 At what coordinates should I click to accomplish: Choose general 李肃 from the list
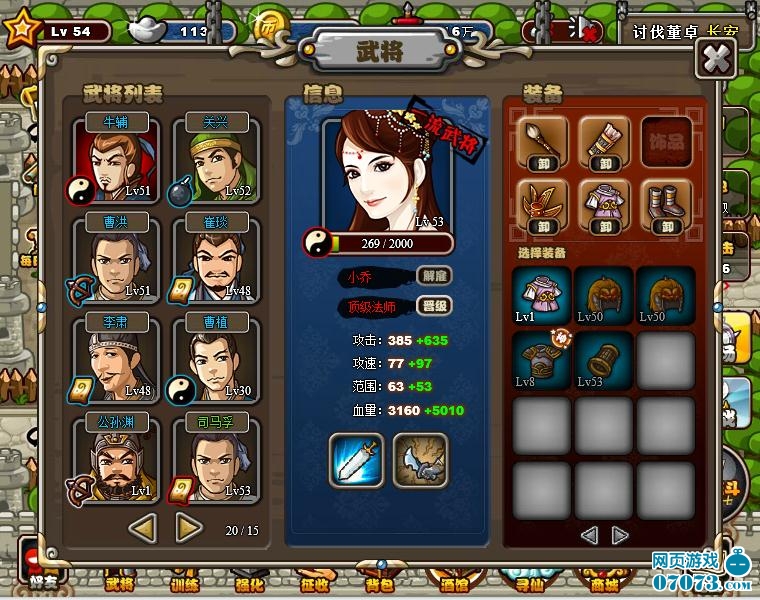[x=114, y=361]
